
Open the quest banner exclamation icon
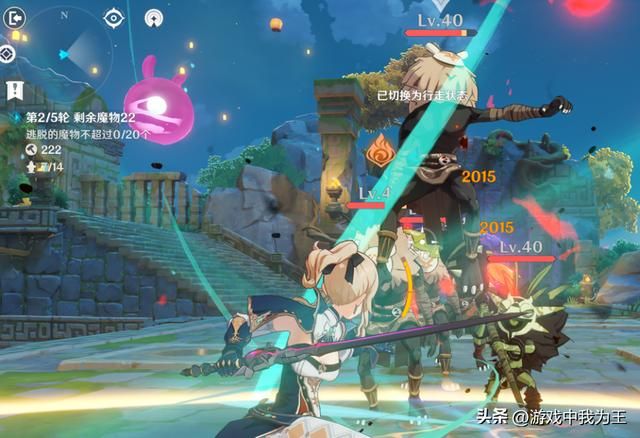(15, 91)
